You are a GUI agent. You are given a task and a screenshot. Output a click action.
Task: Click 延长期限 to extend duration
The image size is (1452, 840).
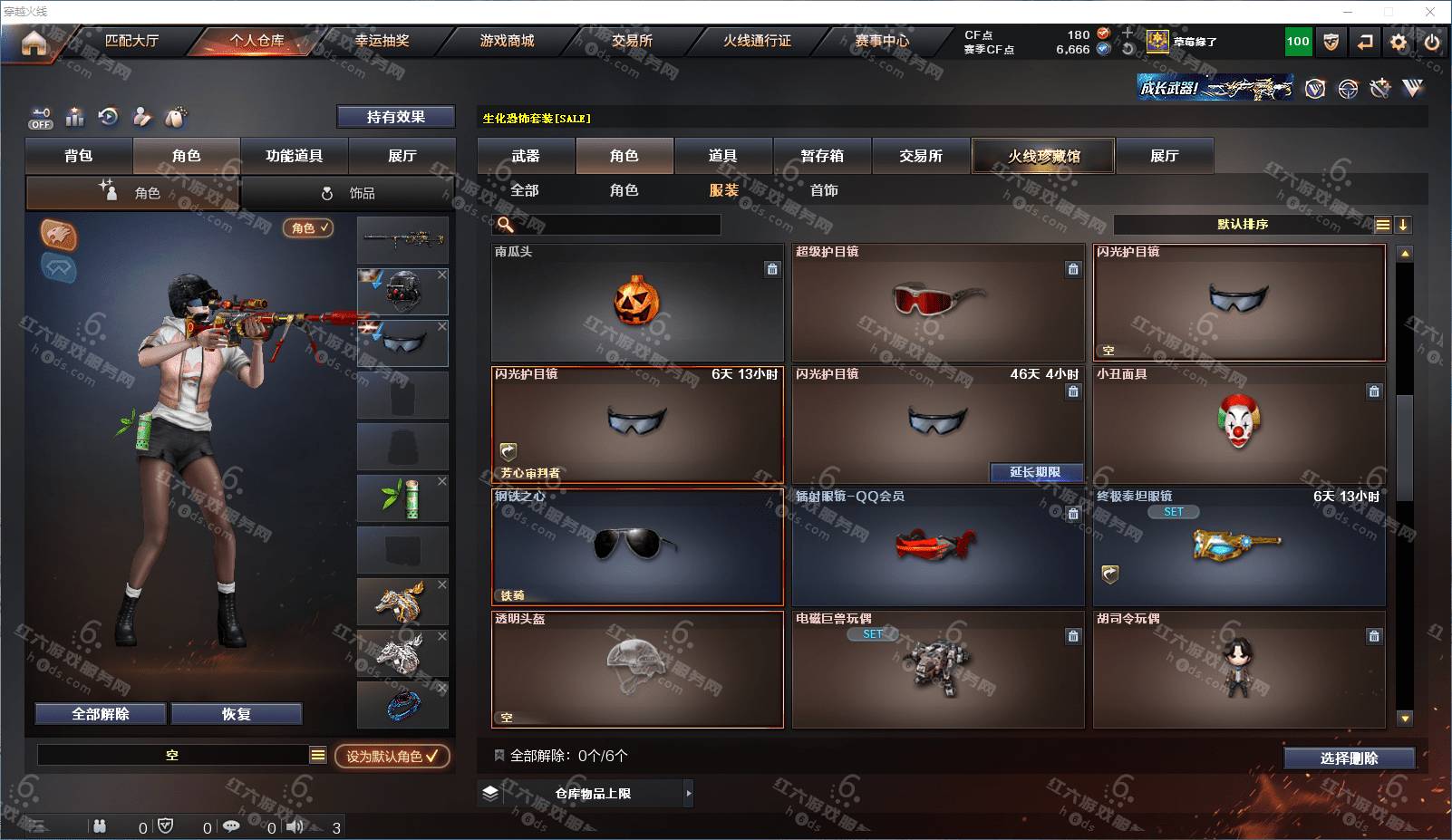(x=1035, y=472)
